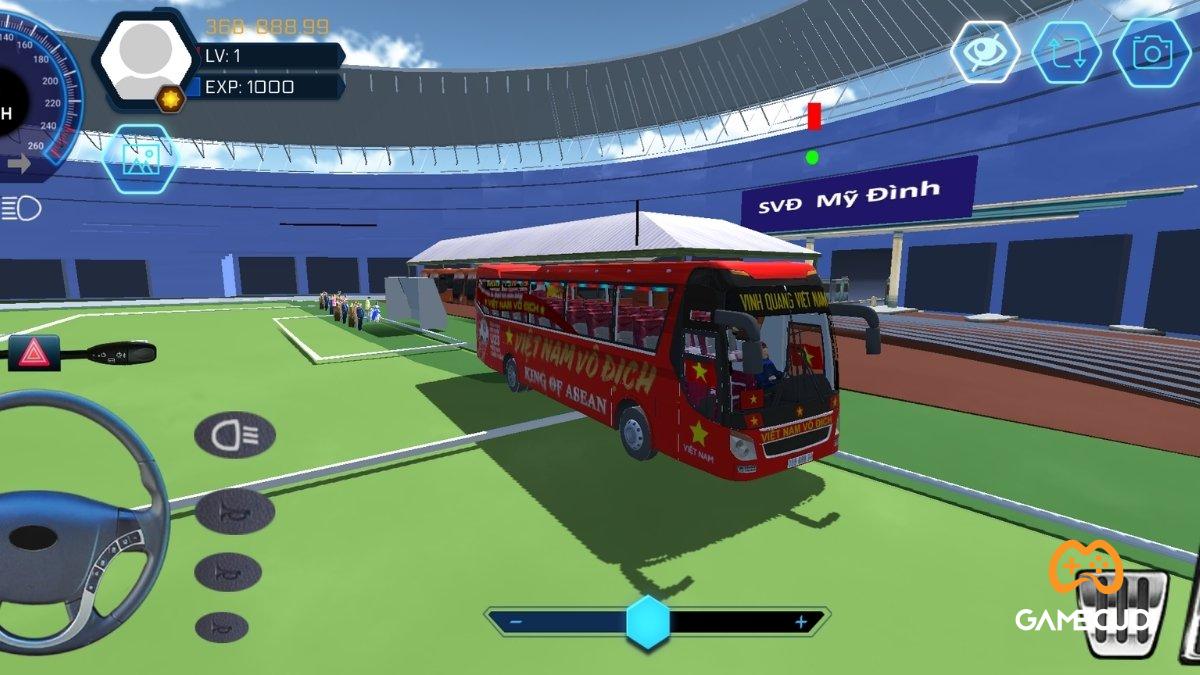This screenshot has width=1200, height=675.
Task: Open the picture gallery hexagon icon
Action: tap(140, 159)
